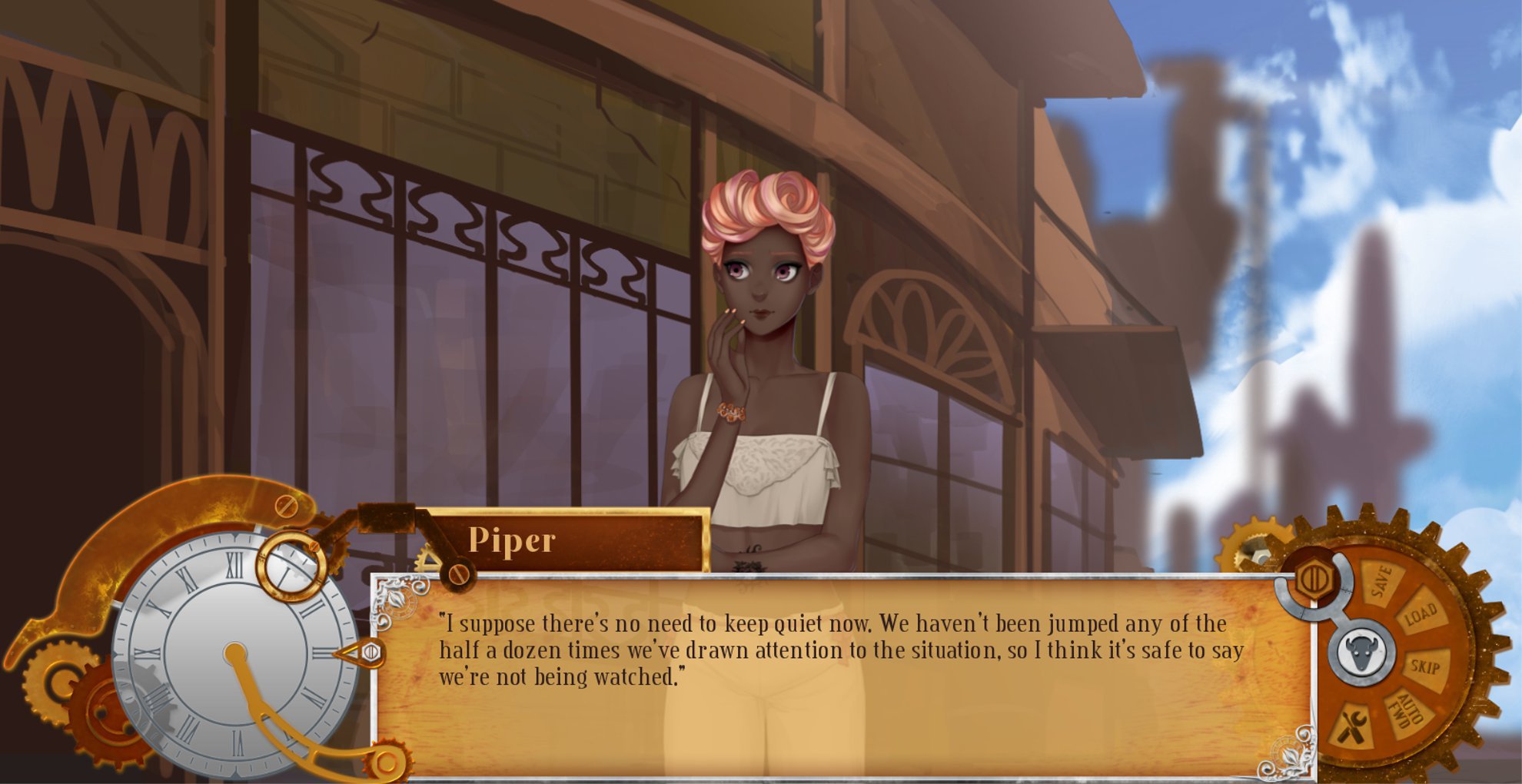This screenshot has width=1522, height=784.
Task: Click LOAD to restore a saved game
Action: [1421, 613]
